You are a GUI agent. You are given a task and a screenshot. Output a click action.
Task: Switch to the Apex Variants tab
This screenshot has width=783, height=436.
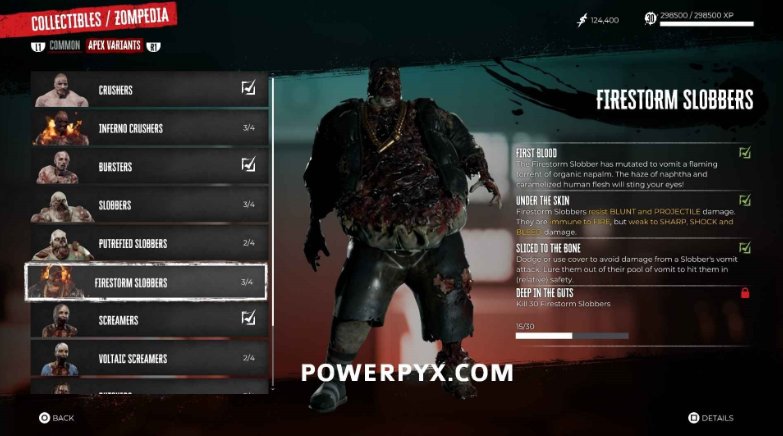point(114,46)
